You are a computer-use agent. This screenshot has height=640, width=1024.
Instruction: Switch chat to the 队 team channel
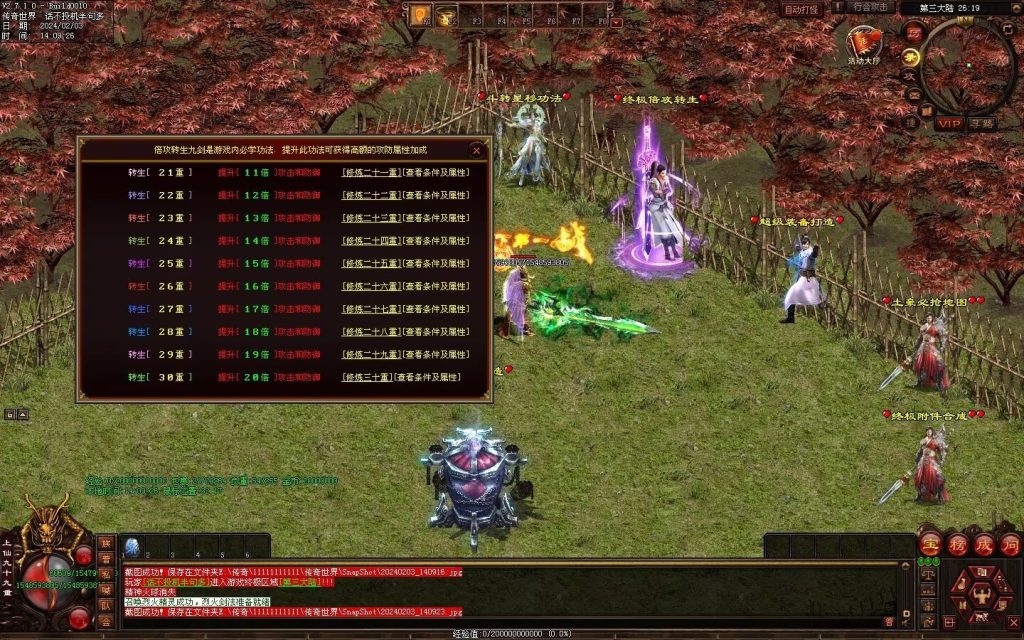click(105, 605)
